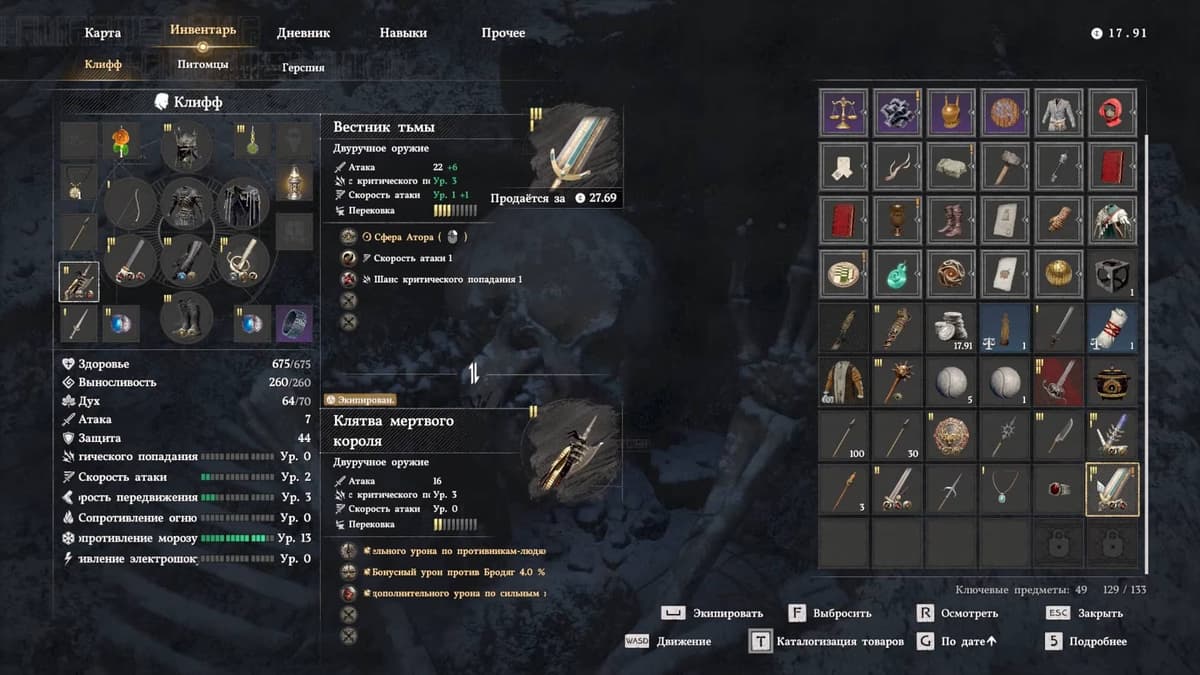This screenshot has height=675, width=1200.
Task: Select the equipped boots slot
Action: click(x=187, y=318)
